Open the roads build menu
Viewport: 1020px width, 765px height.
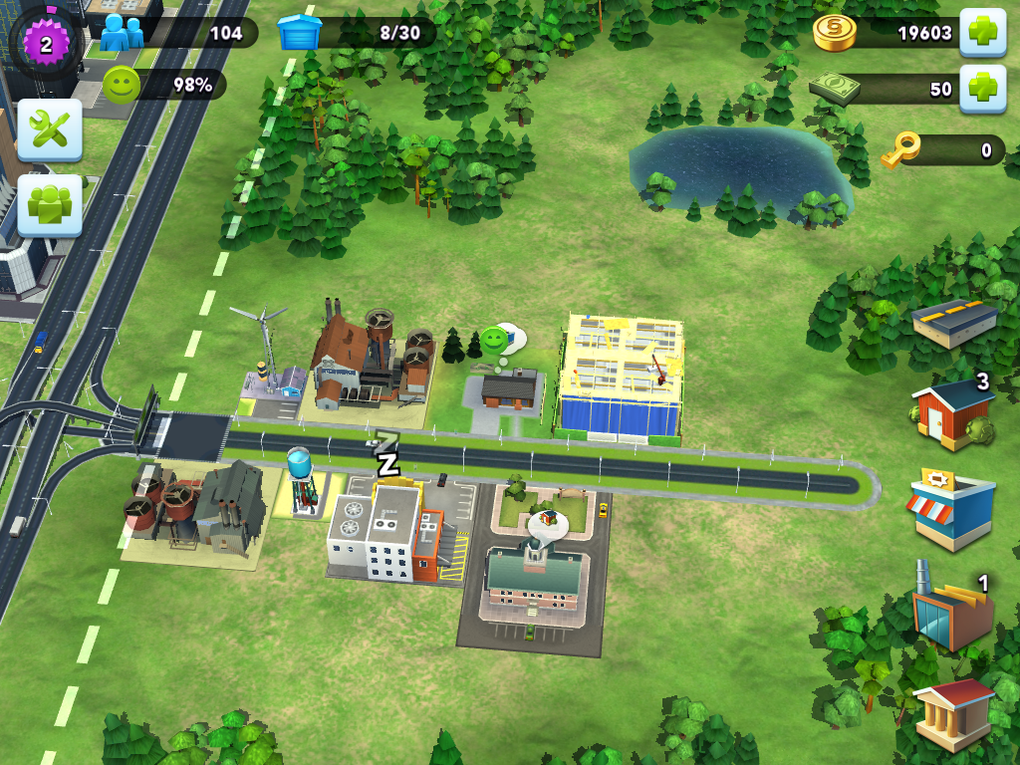click(x=954, y=323)
